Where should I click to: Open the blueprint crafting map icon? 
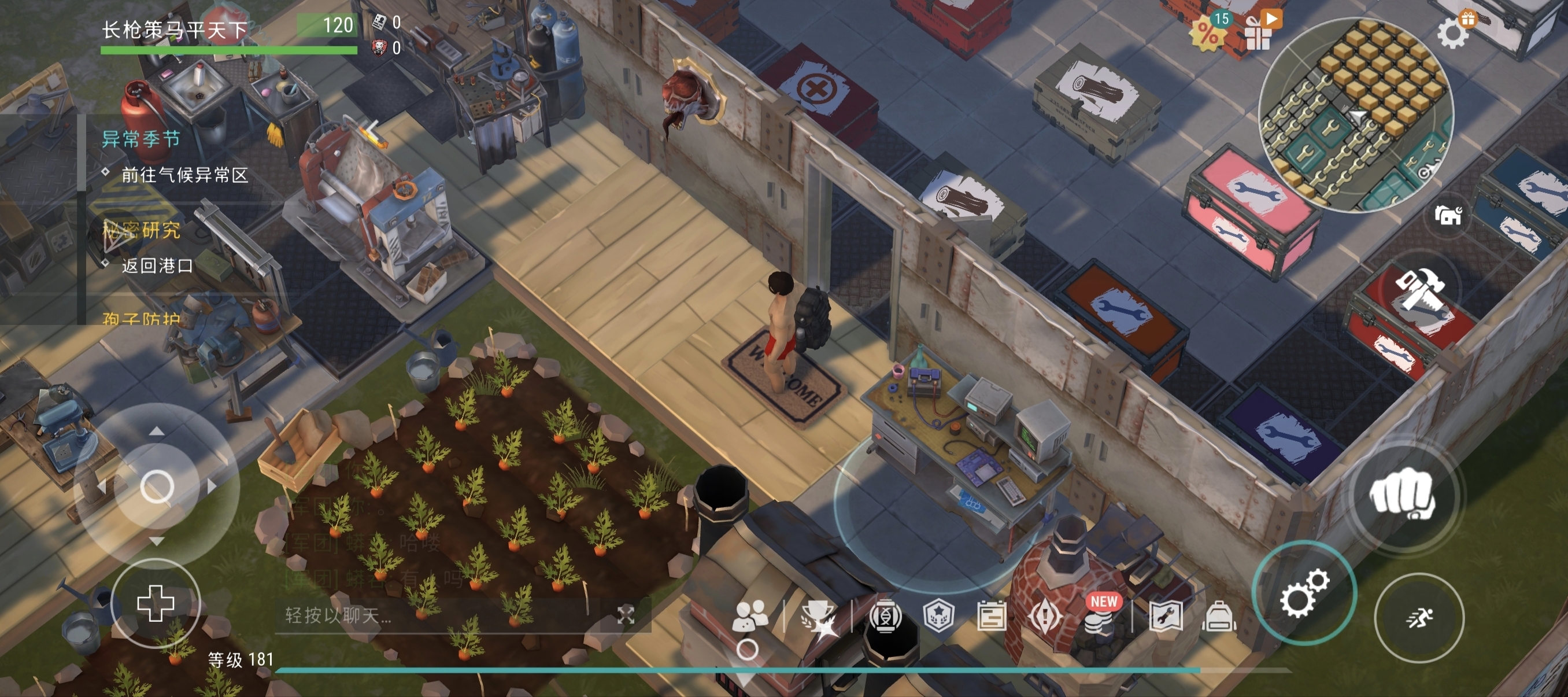[1166, 616]
